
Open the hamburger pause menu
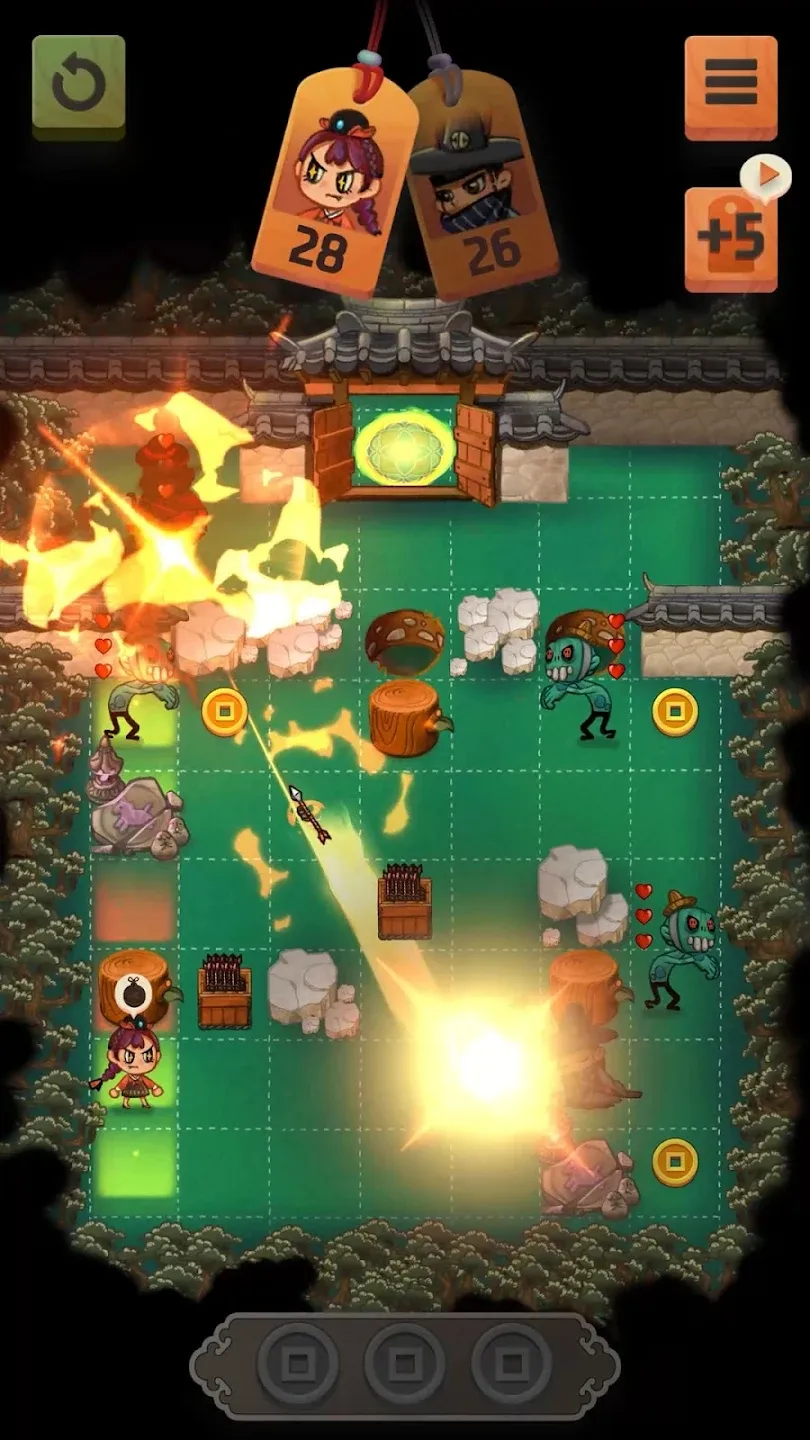coord(730,86)
